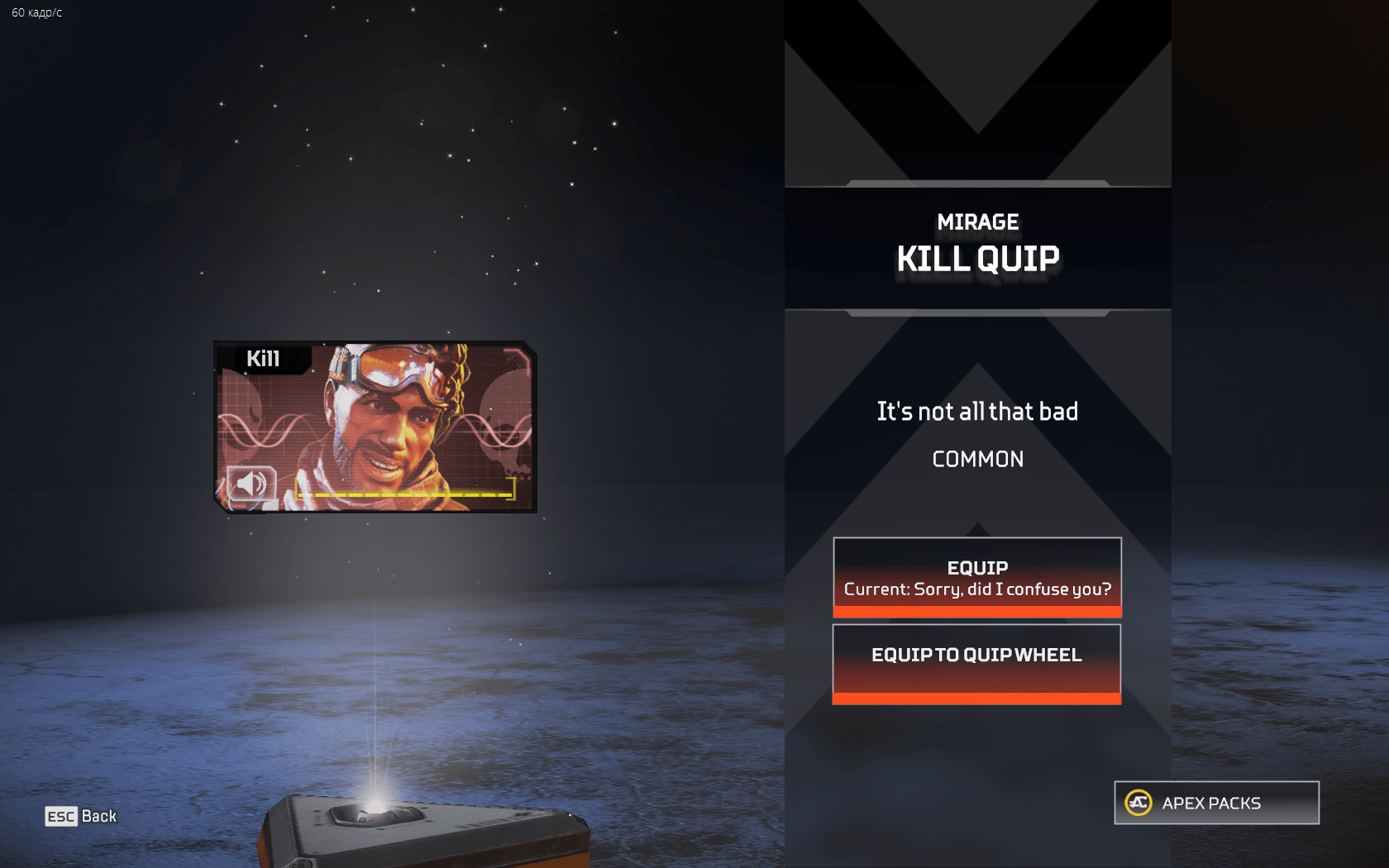Viewport: 1389px width, 868px height.
Task: Select the speaker icon to replay the voice line
Action: point(251,484)
